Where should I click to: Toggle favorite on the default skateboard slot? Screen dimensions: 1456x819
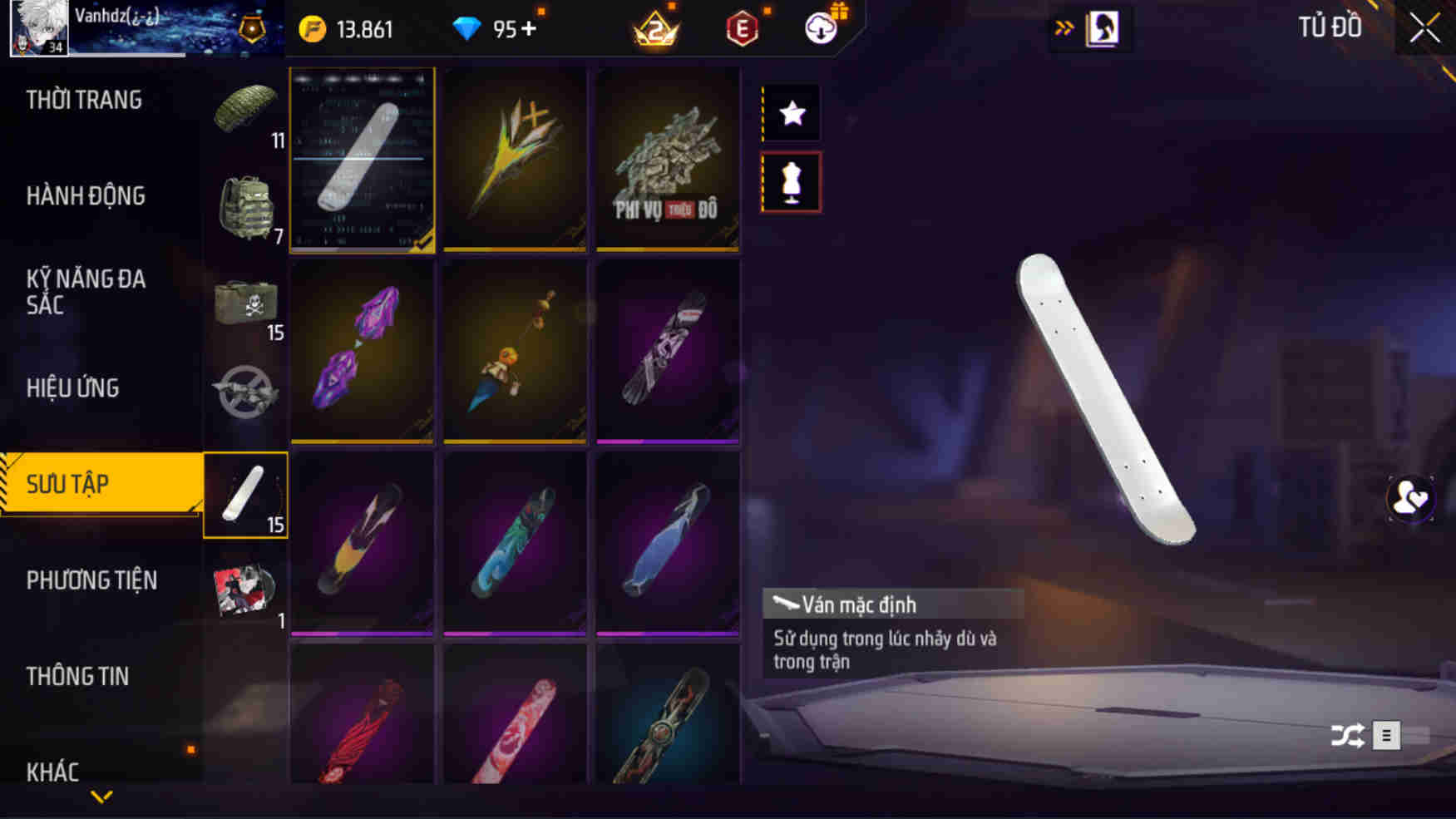click(362, 162)
